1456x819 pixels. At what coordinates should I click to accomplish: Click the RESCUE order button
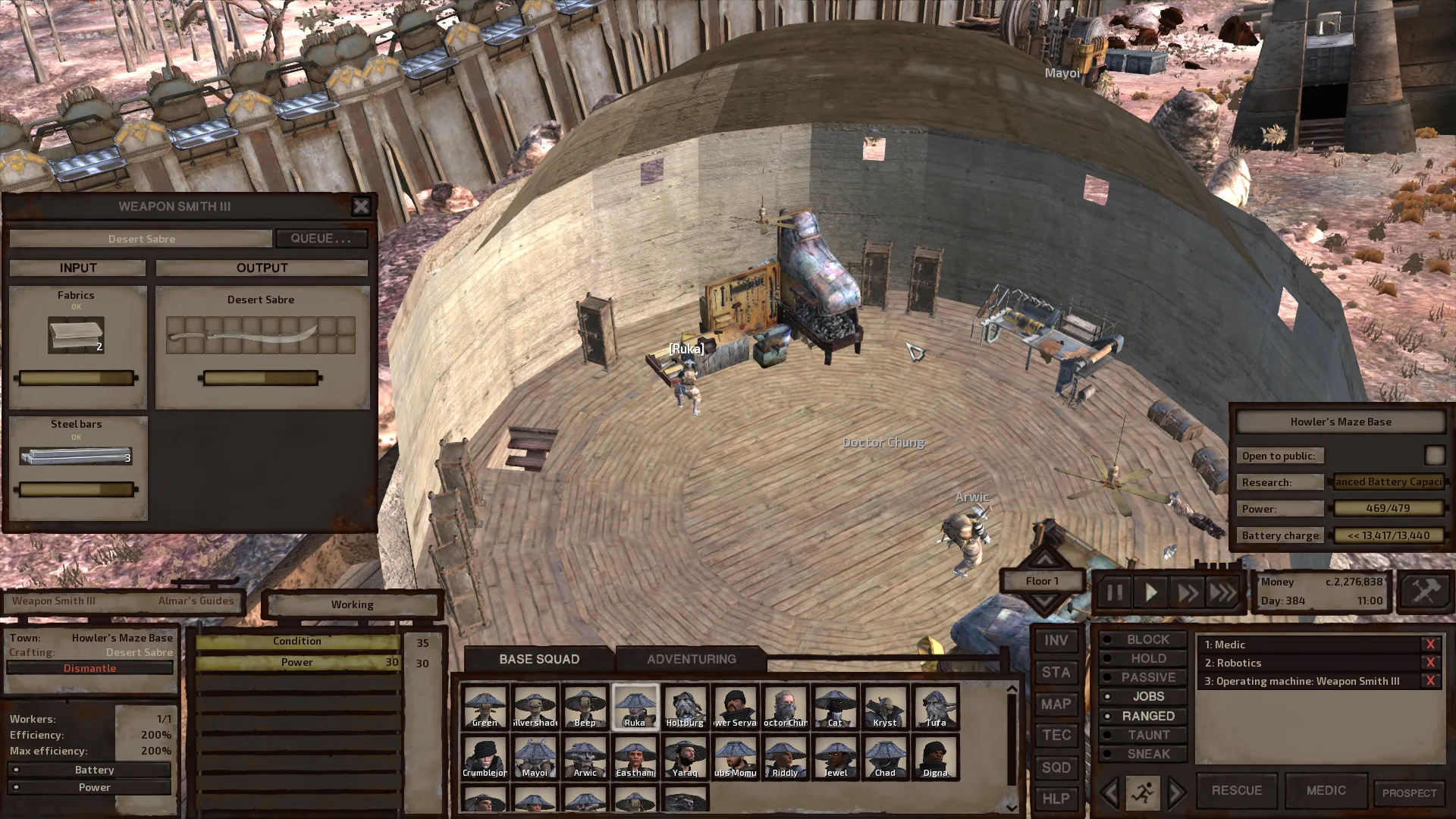(1236, 790)
